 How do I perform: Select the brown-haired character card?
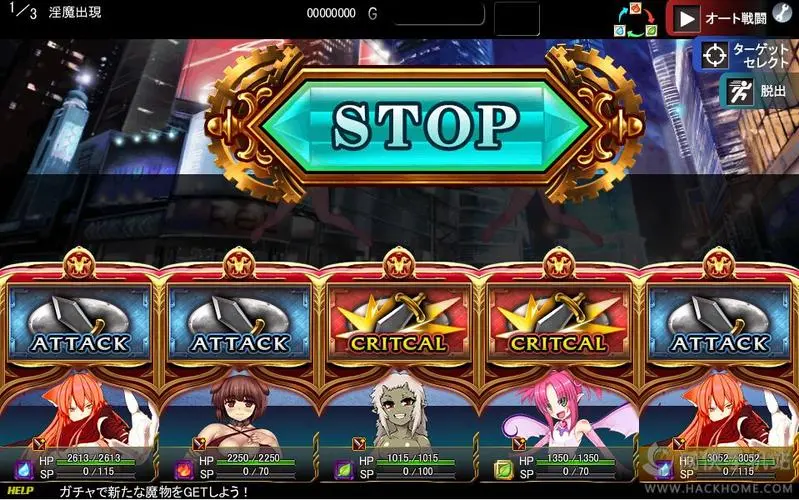pos(240,412)
